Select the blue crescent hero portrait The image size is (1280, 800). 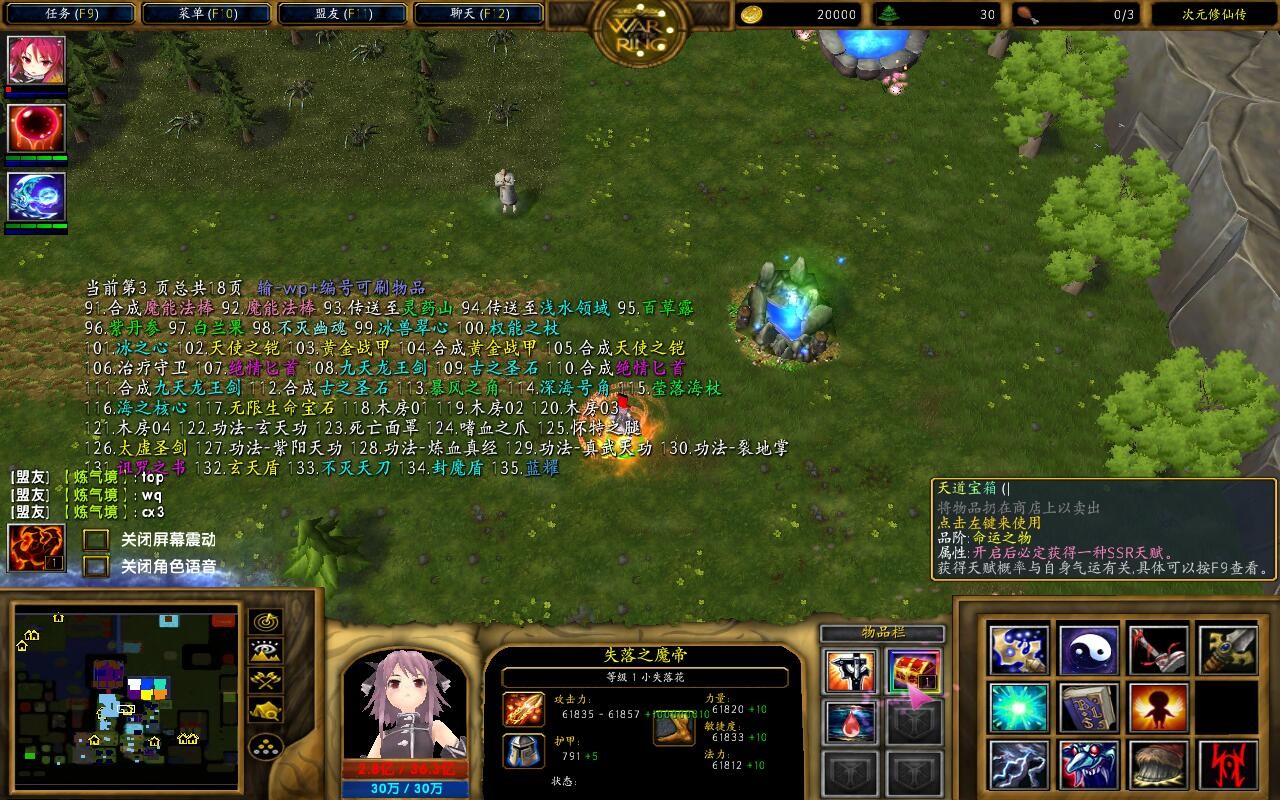pyautogui.click(x=37, y=197)
